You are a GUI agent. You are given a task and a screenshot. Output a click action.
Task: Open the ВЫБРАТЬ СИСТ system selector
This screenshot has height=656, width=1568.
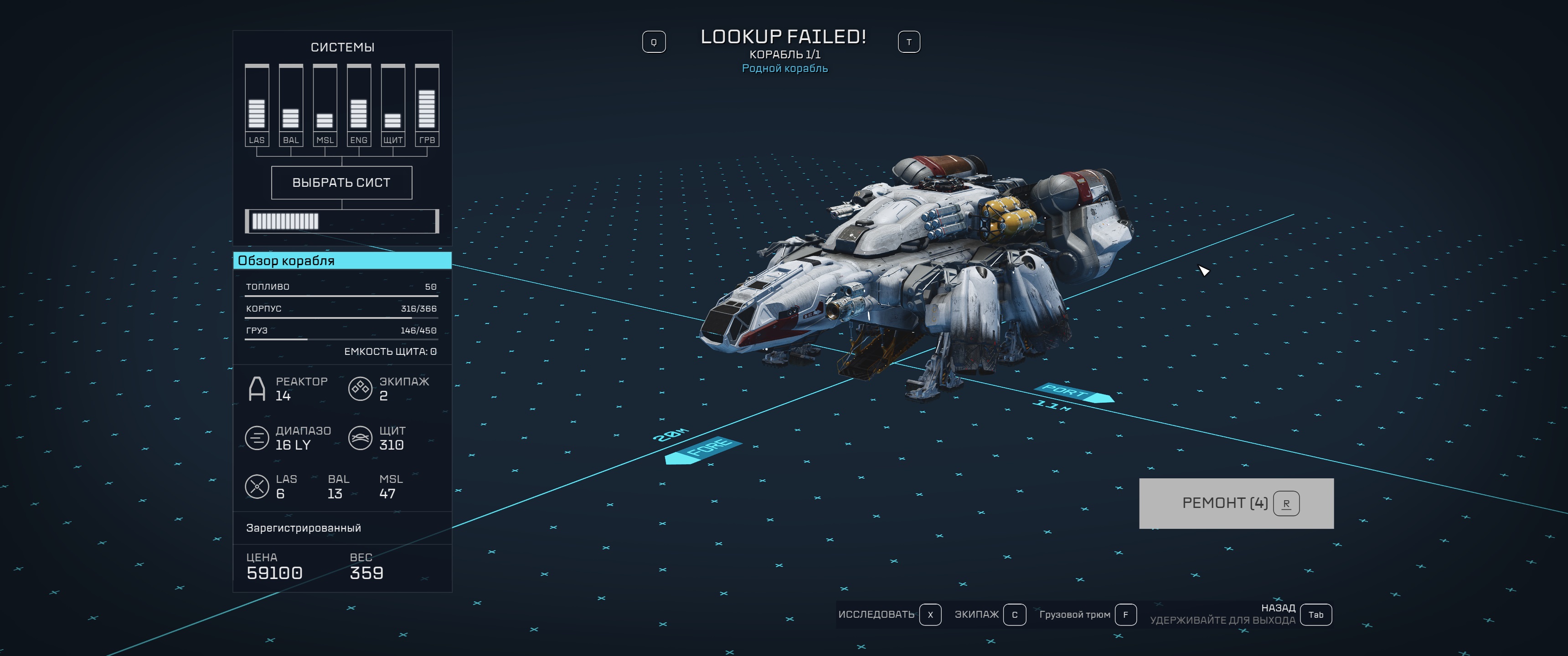341,183
